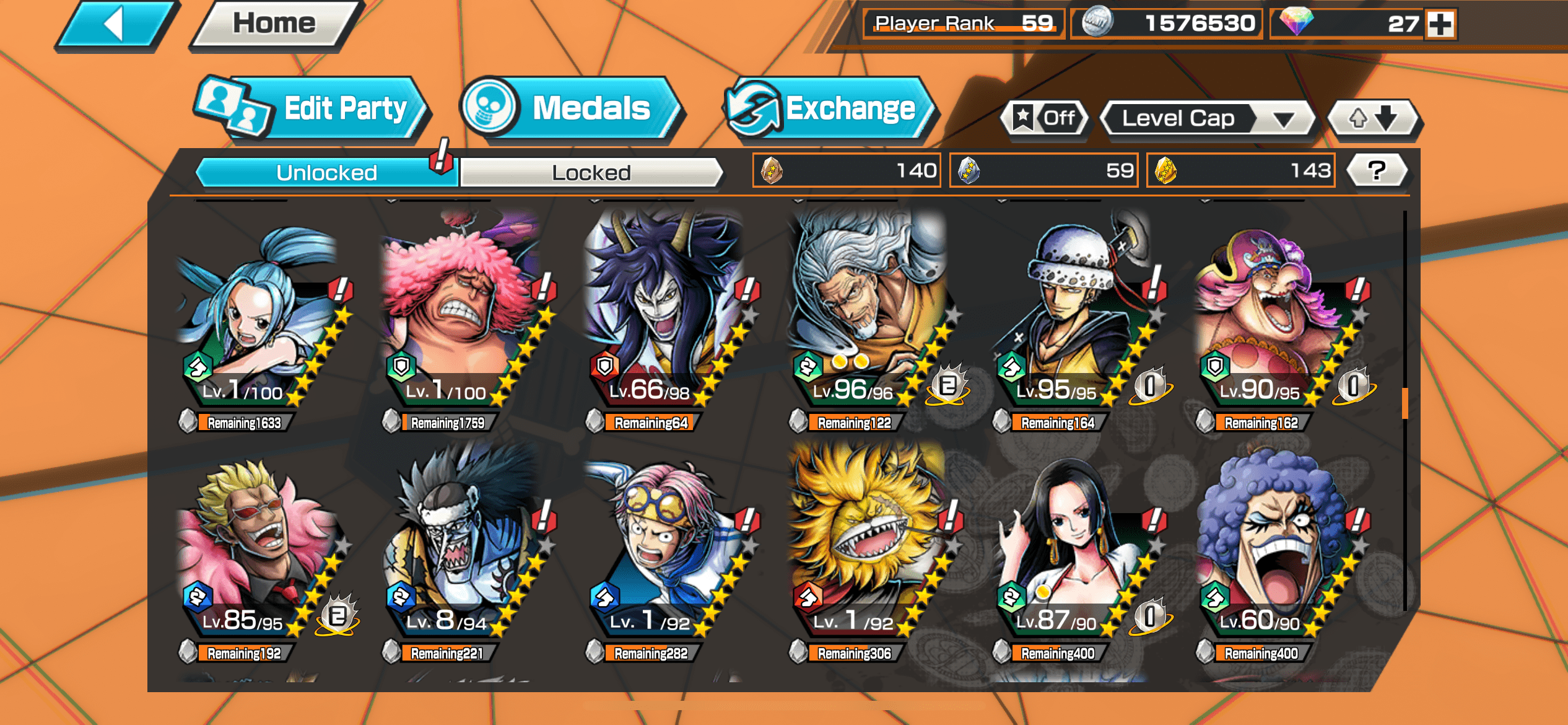Open the Level Cap sort dropdown
The width and height of the screenshot is (1568, 725).
click(x=1208, y=118)
